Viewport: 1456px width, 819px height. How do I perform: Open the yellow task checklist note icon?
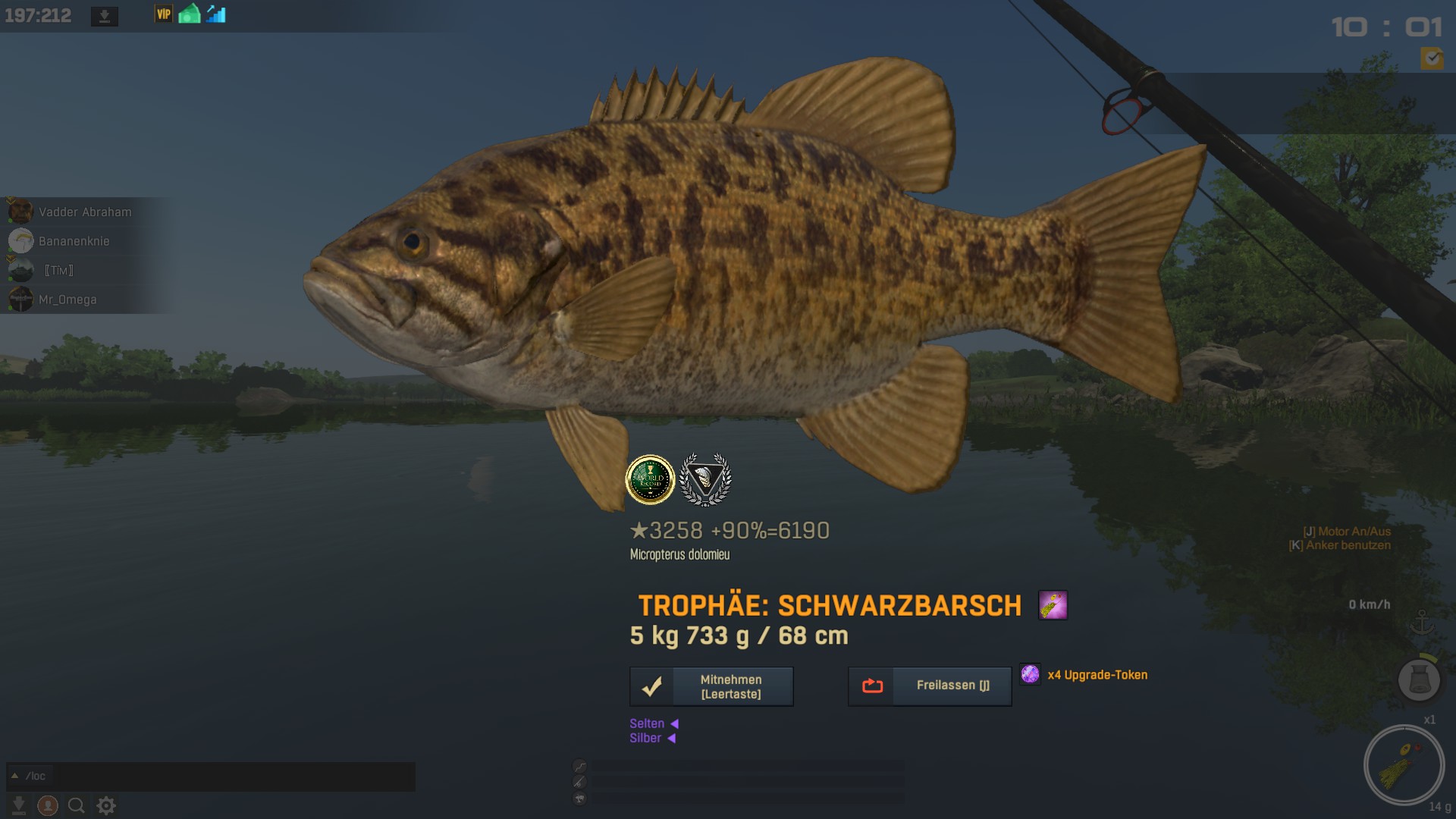pyautogui.click(x=1432, y=58)
